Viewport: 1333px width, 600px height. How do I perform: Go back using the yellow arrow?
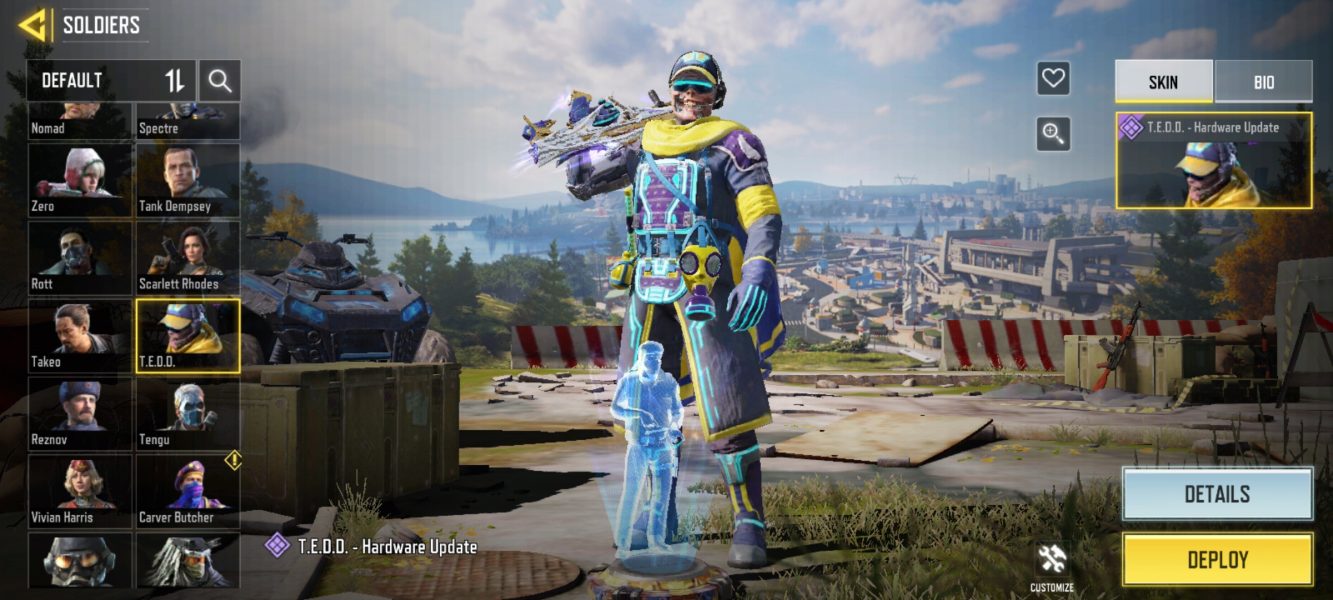point(33,24)
